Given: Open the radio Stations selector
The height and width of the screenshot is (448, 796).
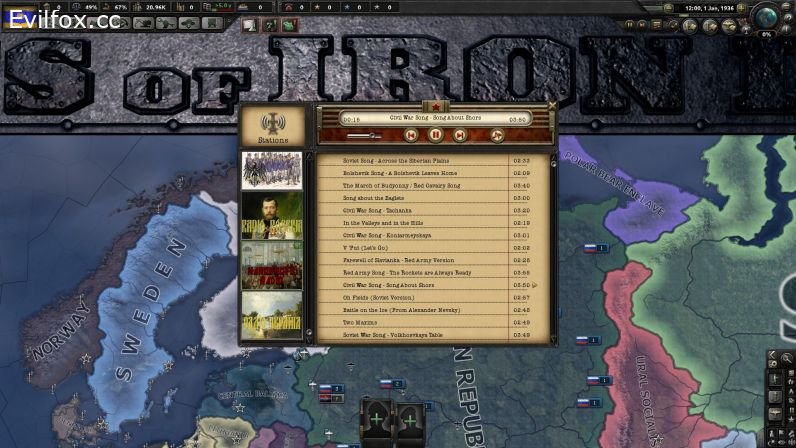Looking at the screenshot, I should 272,126.
